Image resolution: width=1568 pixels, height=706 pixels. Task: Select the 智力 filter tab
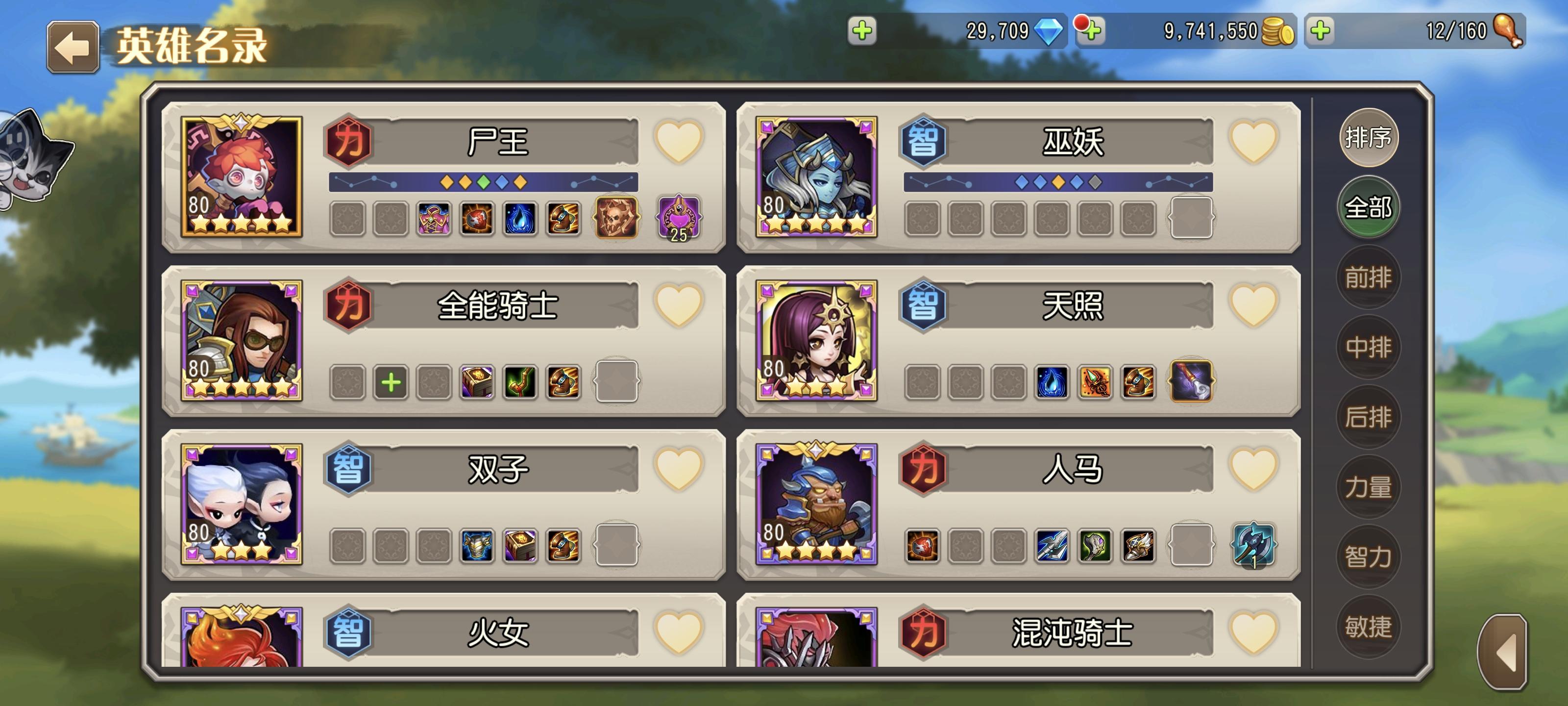point(1369,551)
